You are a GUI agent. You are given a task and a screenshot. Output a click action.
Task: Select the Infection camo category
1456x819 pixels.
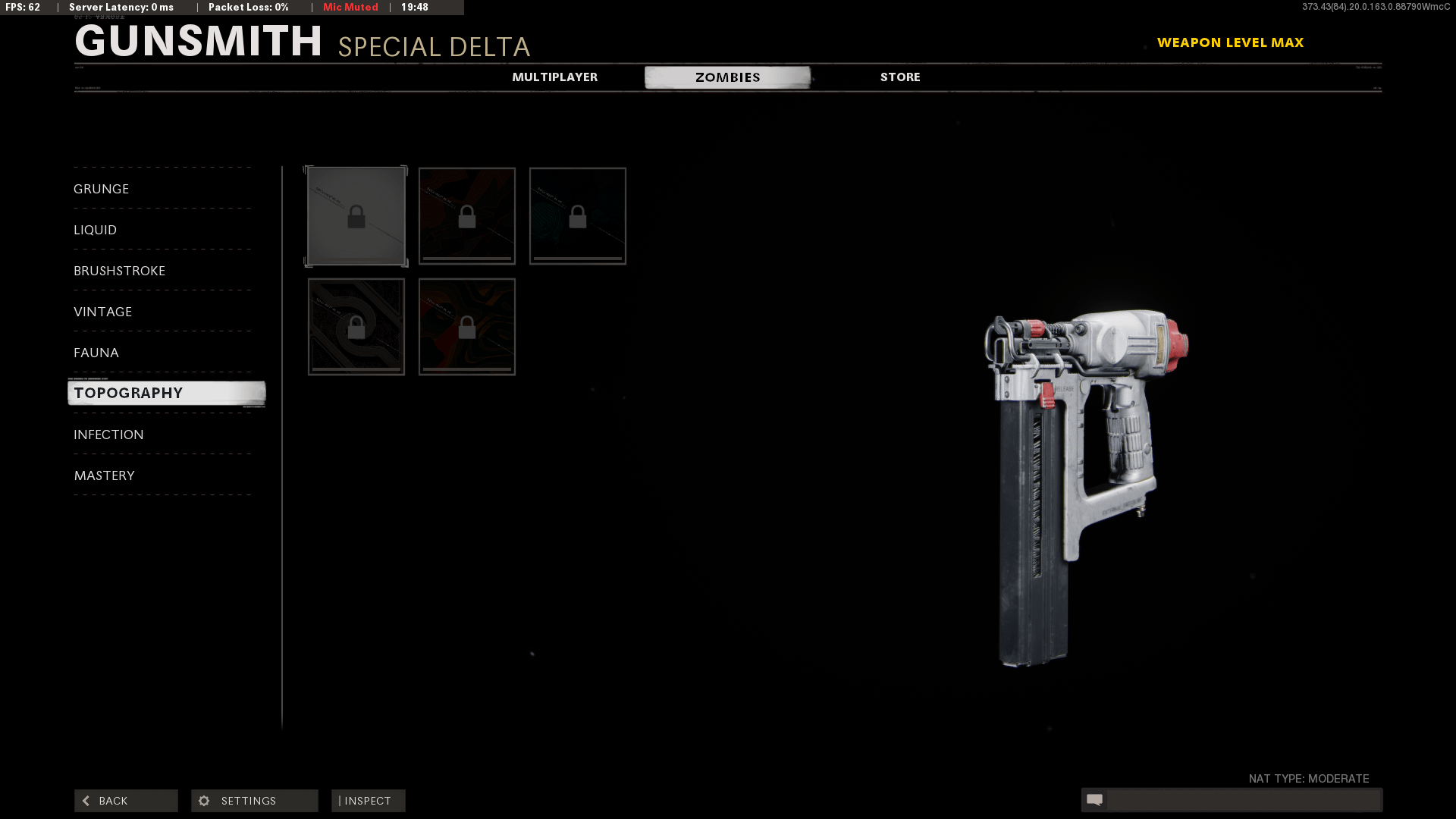click(x=108, y=434)
